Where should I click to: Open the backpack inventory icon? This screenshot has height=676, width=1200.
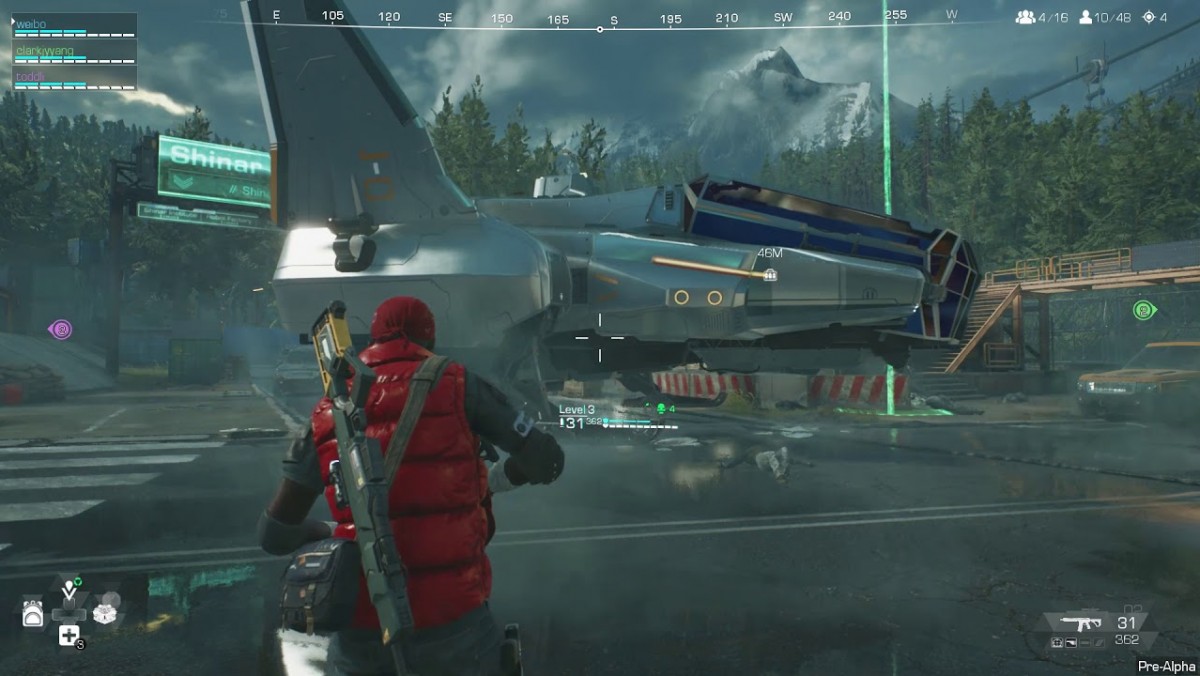coord(33,614)
